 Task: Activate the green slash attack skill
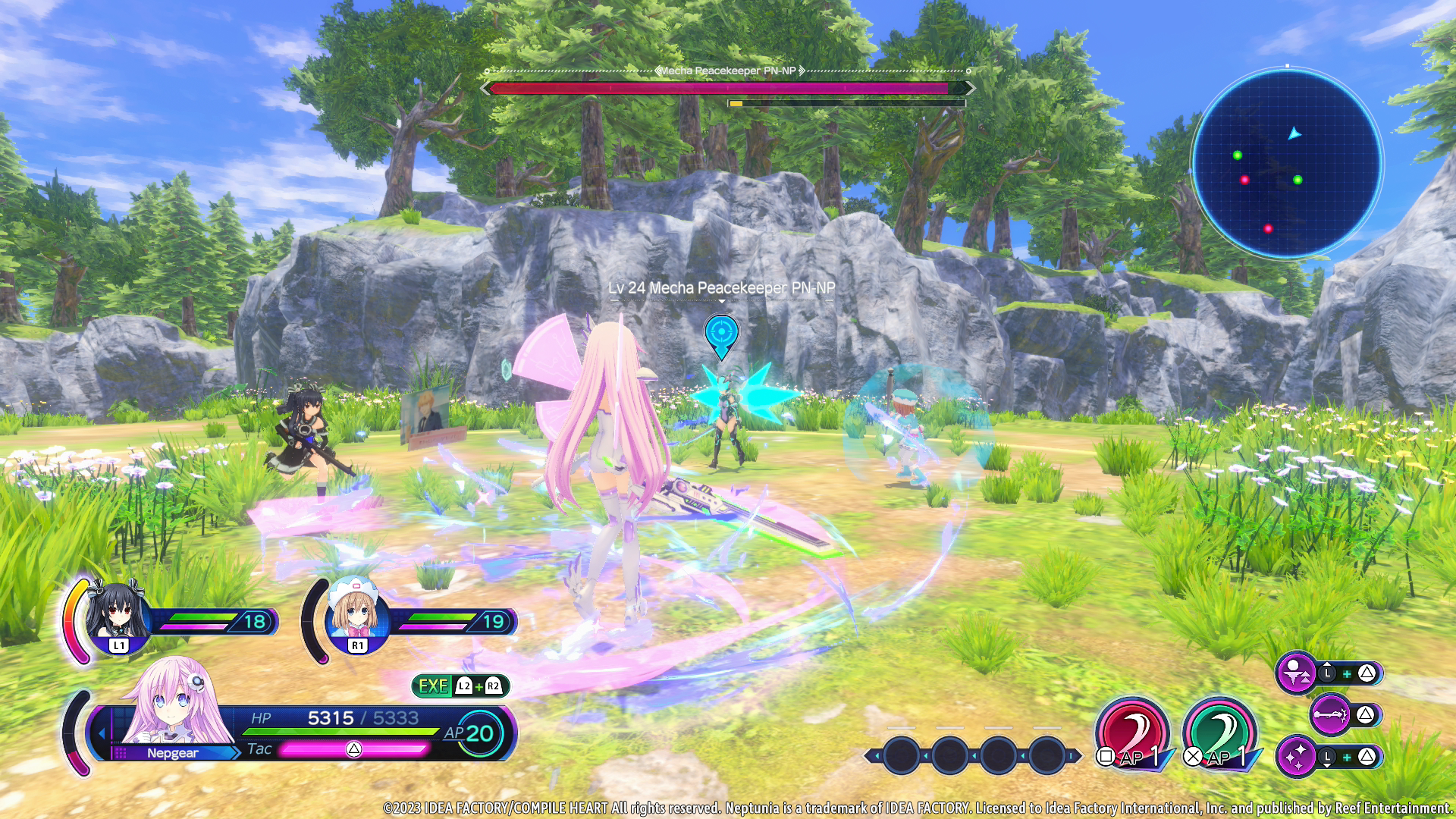point(1219,733)
